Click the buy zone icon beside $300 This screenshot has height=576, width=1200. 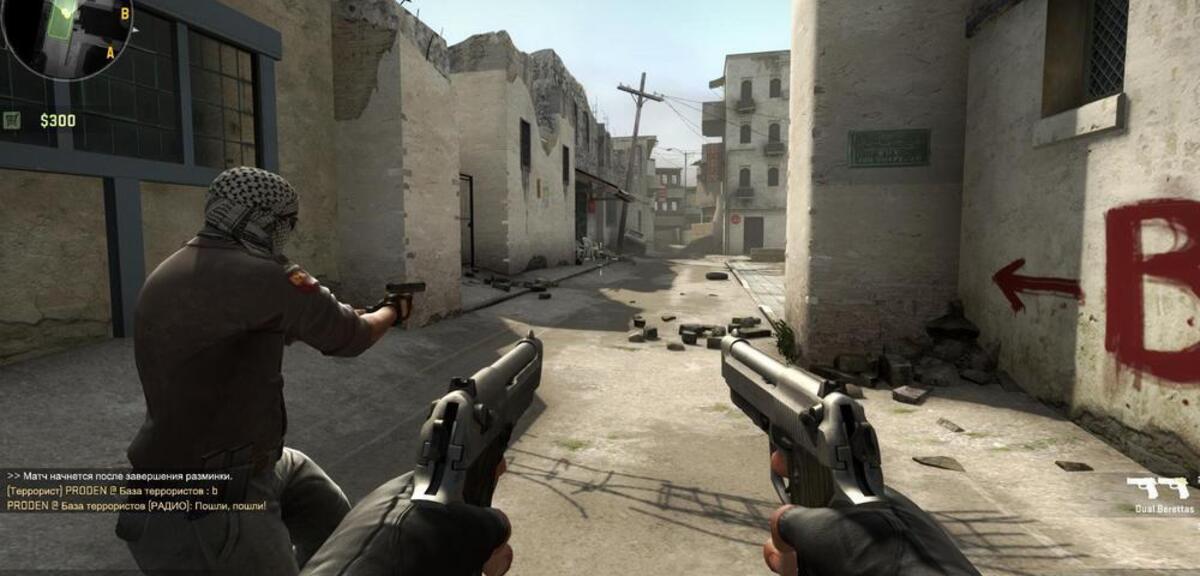pos(12,121)
